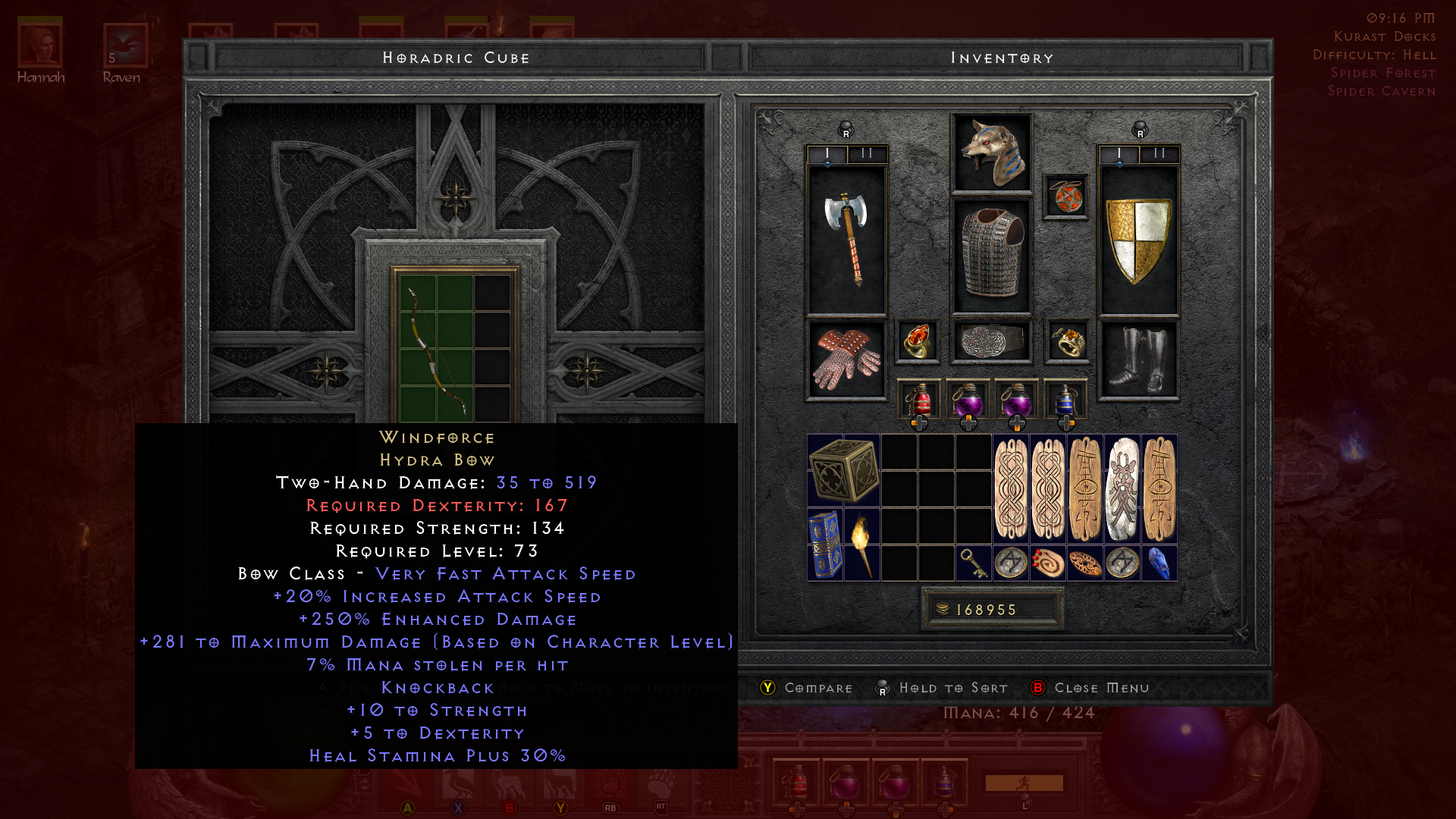Viewport: 1456px width, 819px height.
Task: Switch to weapon set II on the shield slot
Action: [1158, 152]
